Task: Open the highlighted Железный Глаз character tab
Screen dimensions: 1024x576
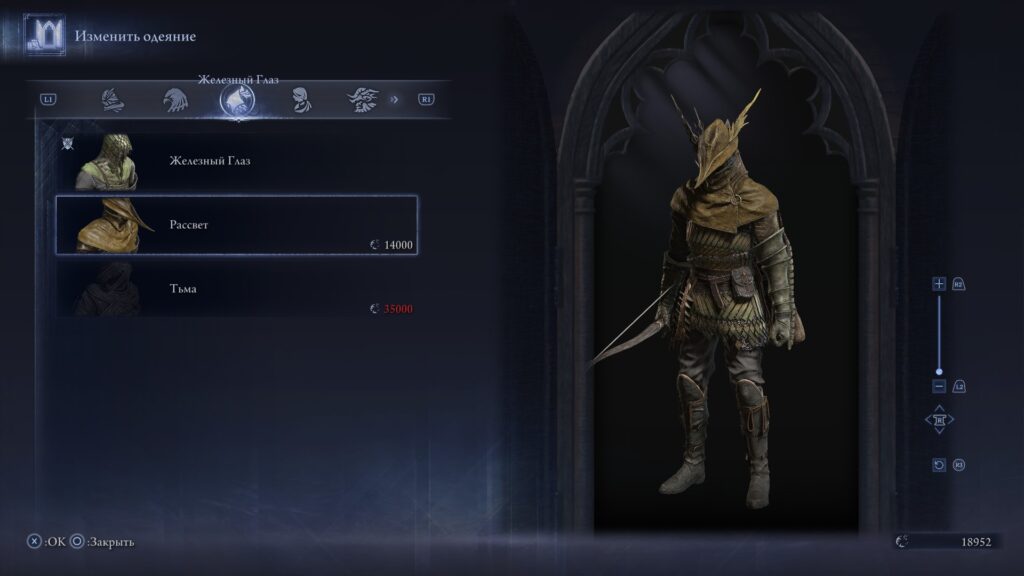Action: point(237,99)
